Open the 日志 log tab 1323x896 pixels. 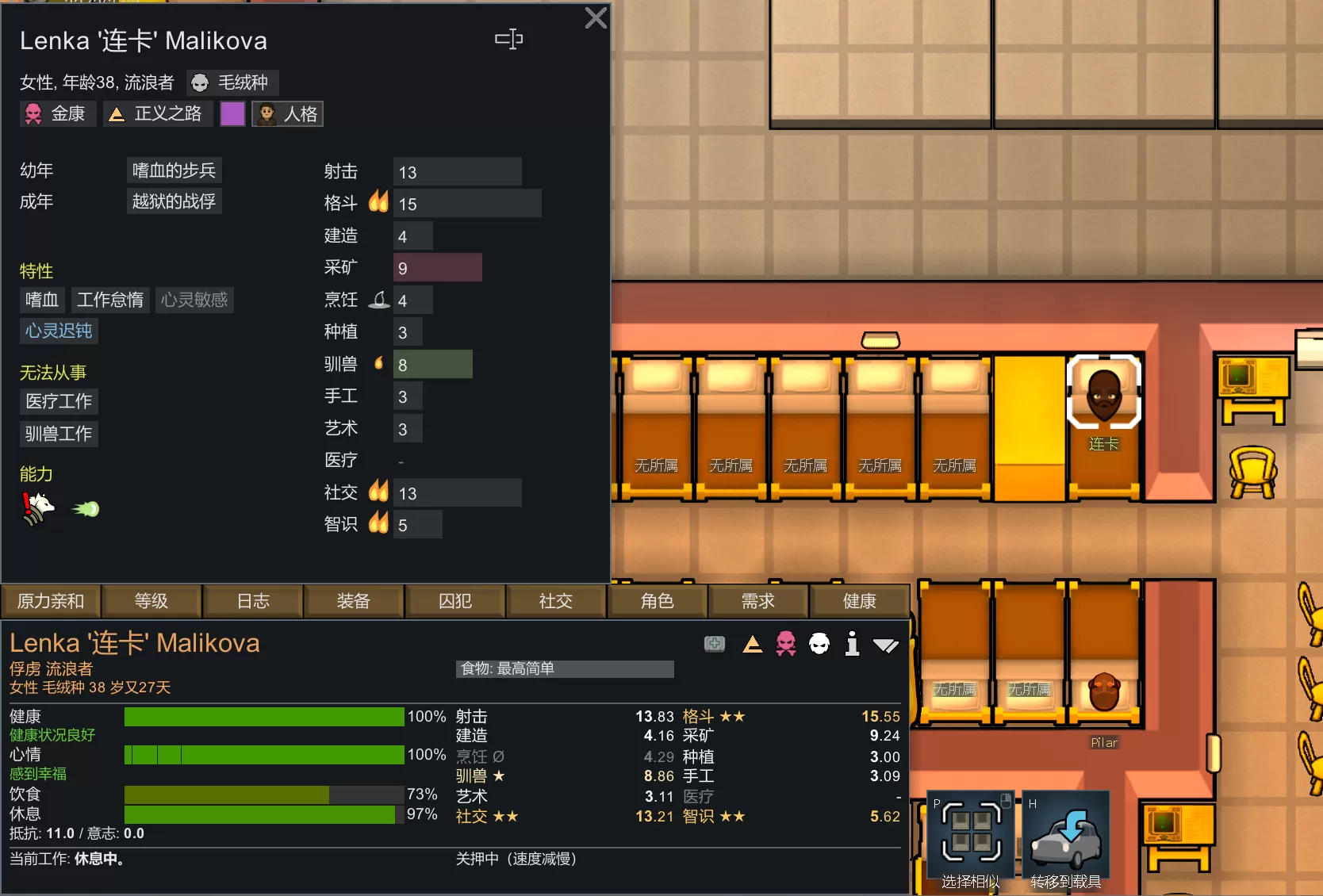[253, 601]
